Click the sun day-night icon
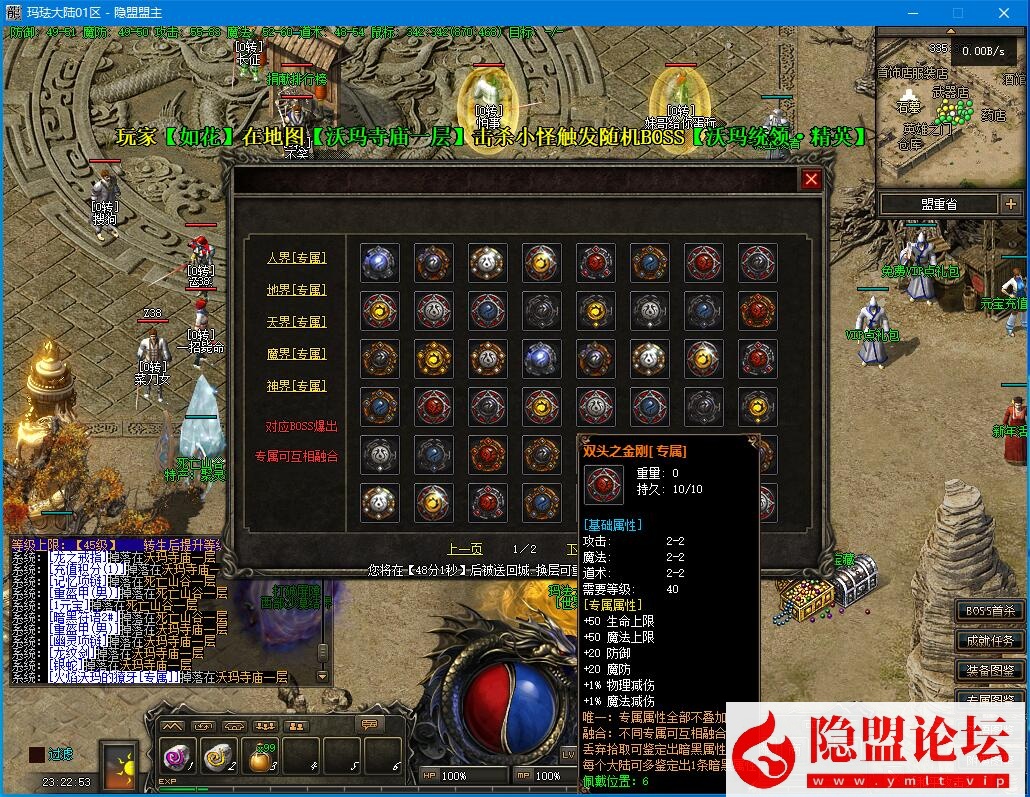Screen dimensions: 1030x797 click(121, 763)
